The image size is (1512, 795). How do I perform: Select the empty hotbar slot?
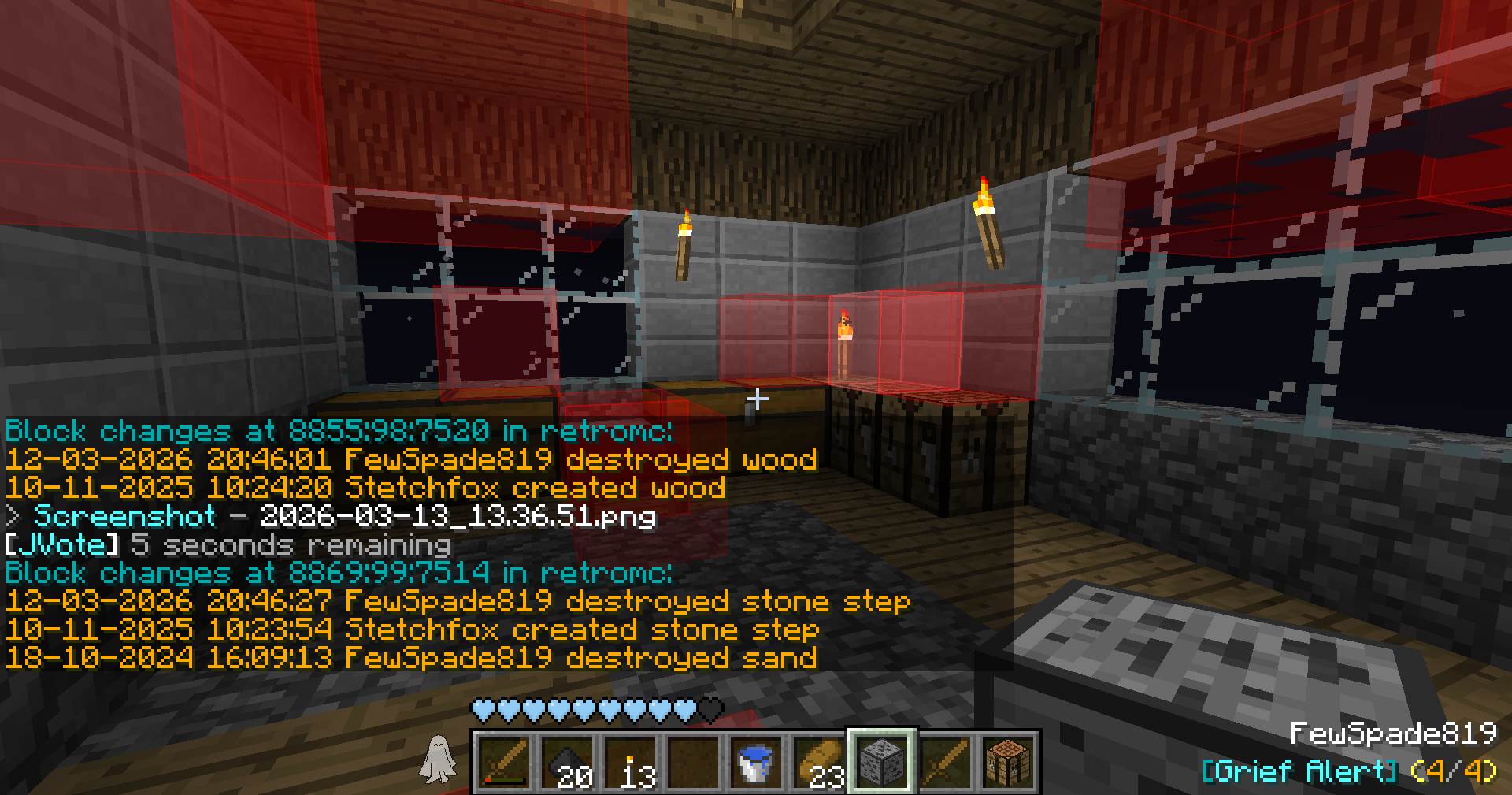point(693,762)
